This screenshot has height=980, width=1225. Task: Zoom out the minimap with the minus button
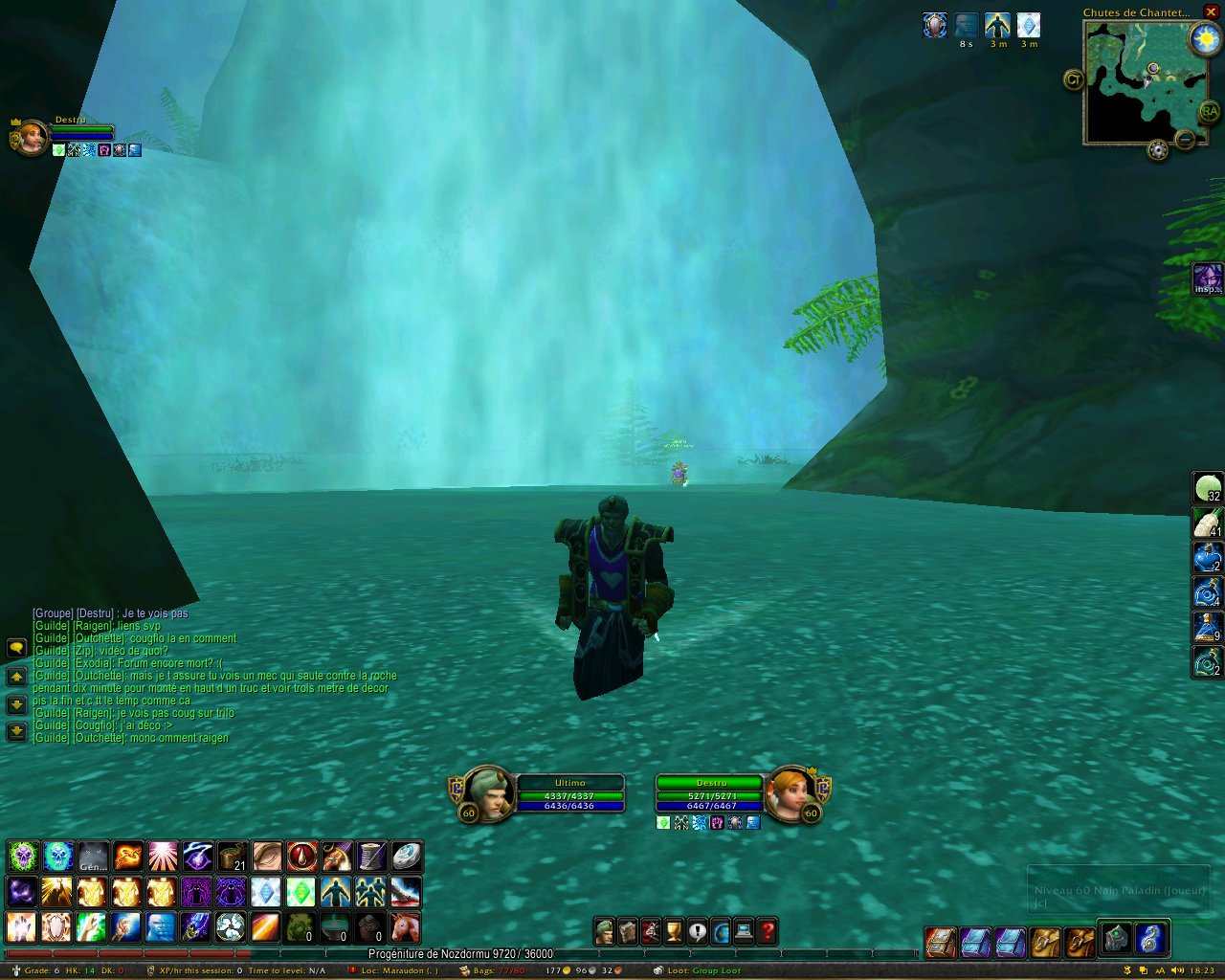[1185, 141]
